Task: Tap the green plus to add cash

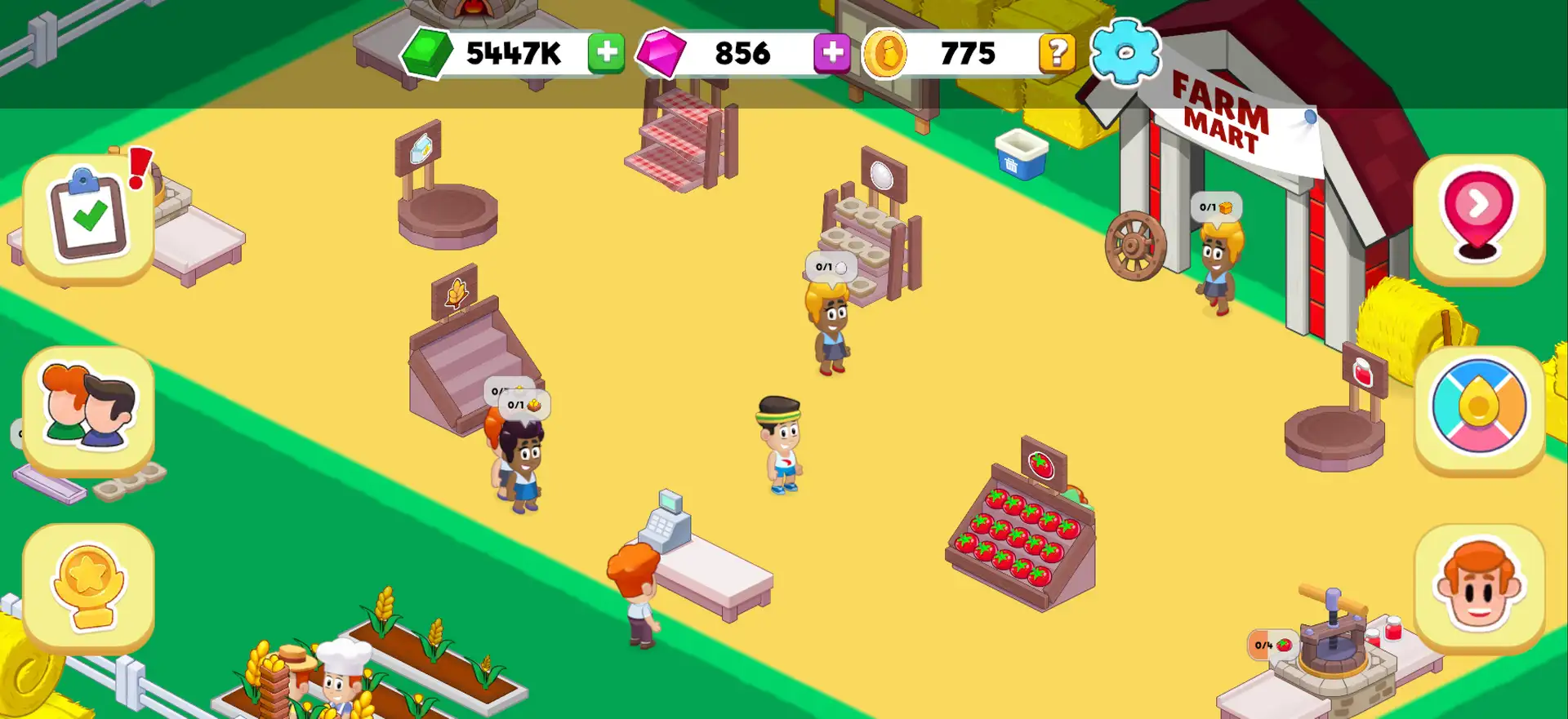Action: coord(606,54)
